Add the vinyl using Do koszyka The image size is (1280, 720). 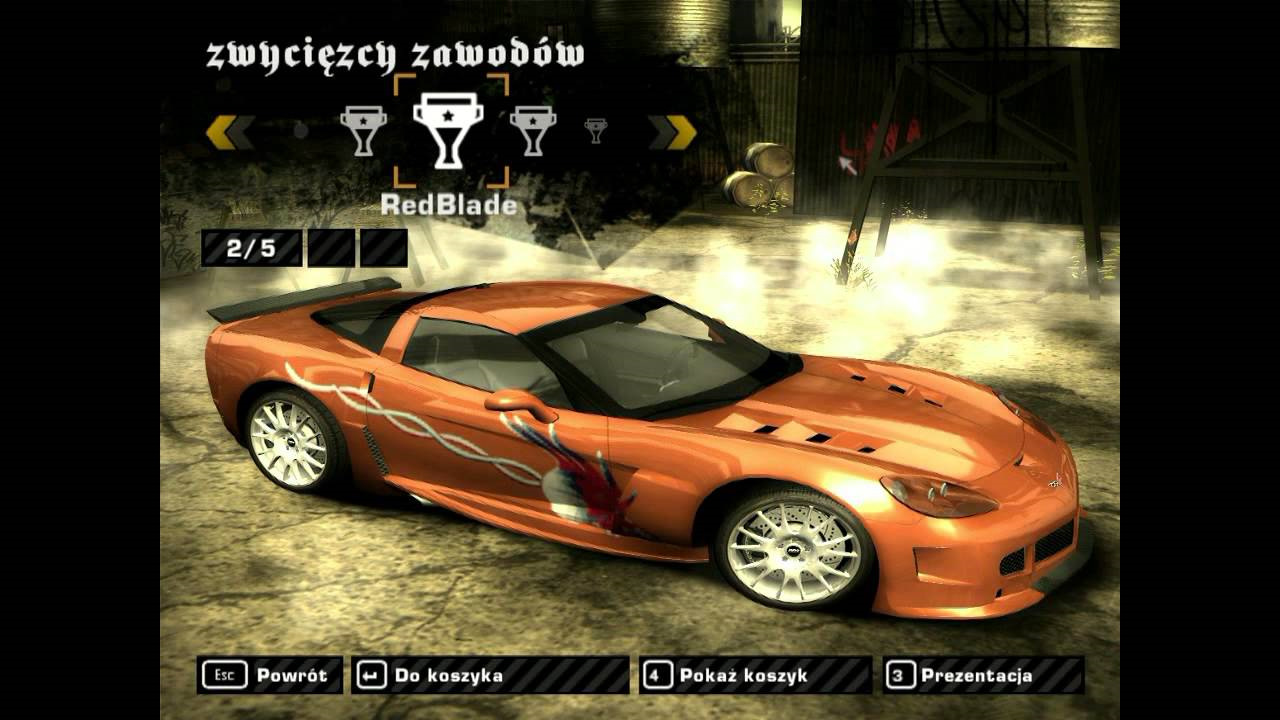[x=490, y=675]
